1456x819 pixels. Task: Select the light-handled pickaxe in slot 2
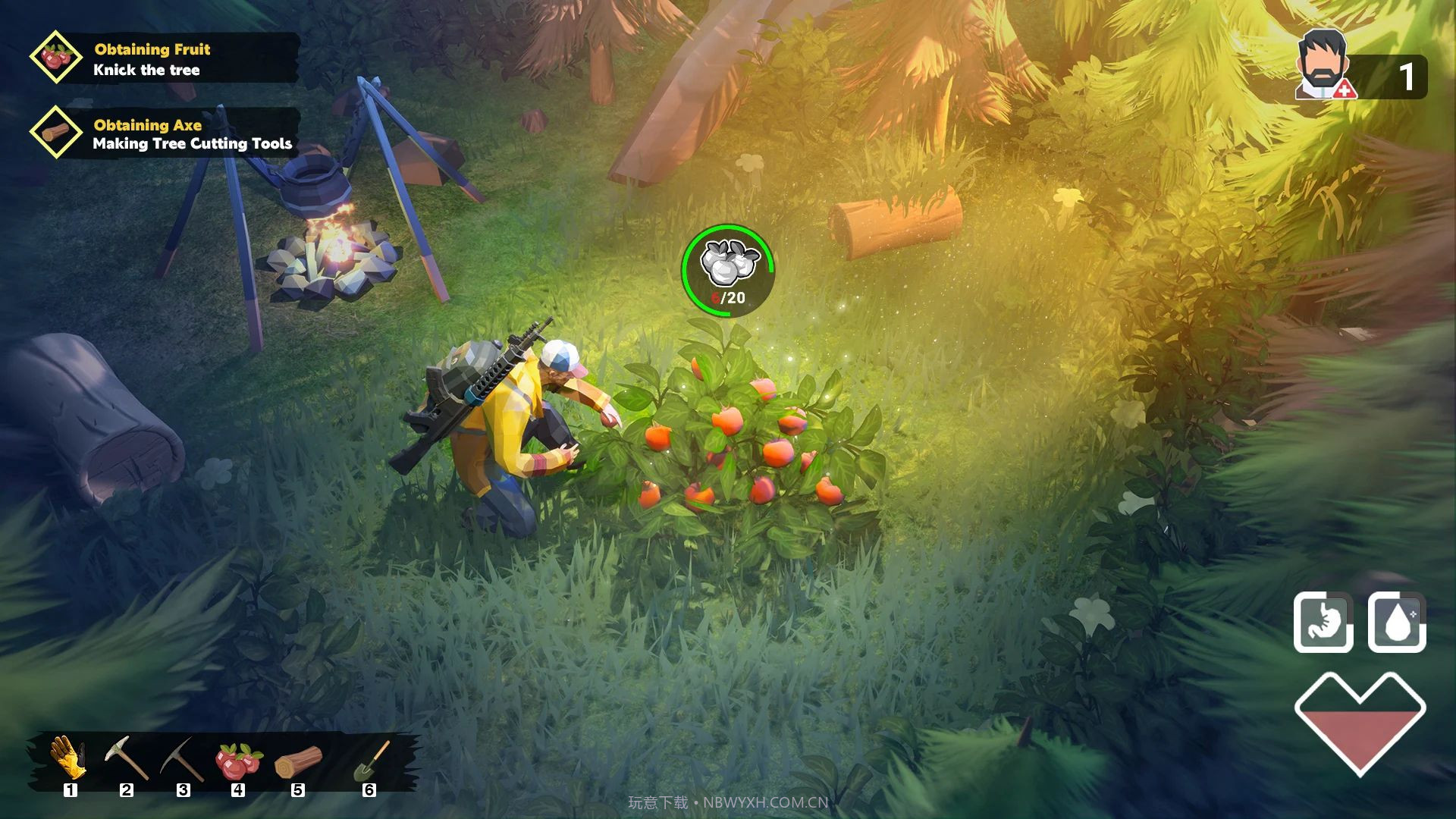click(x=126, y=758)
